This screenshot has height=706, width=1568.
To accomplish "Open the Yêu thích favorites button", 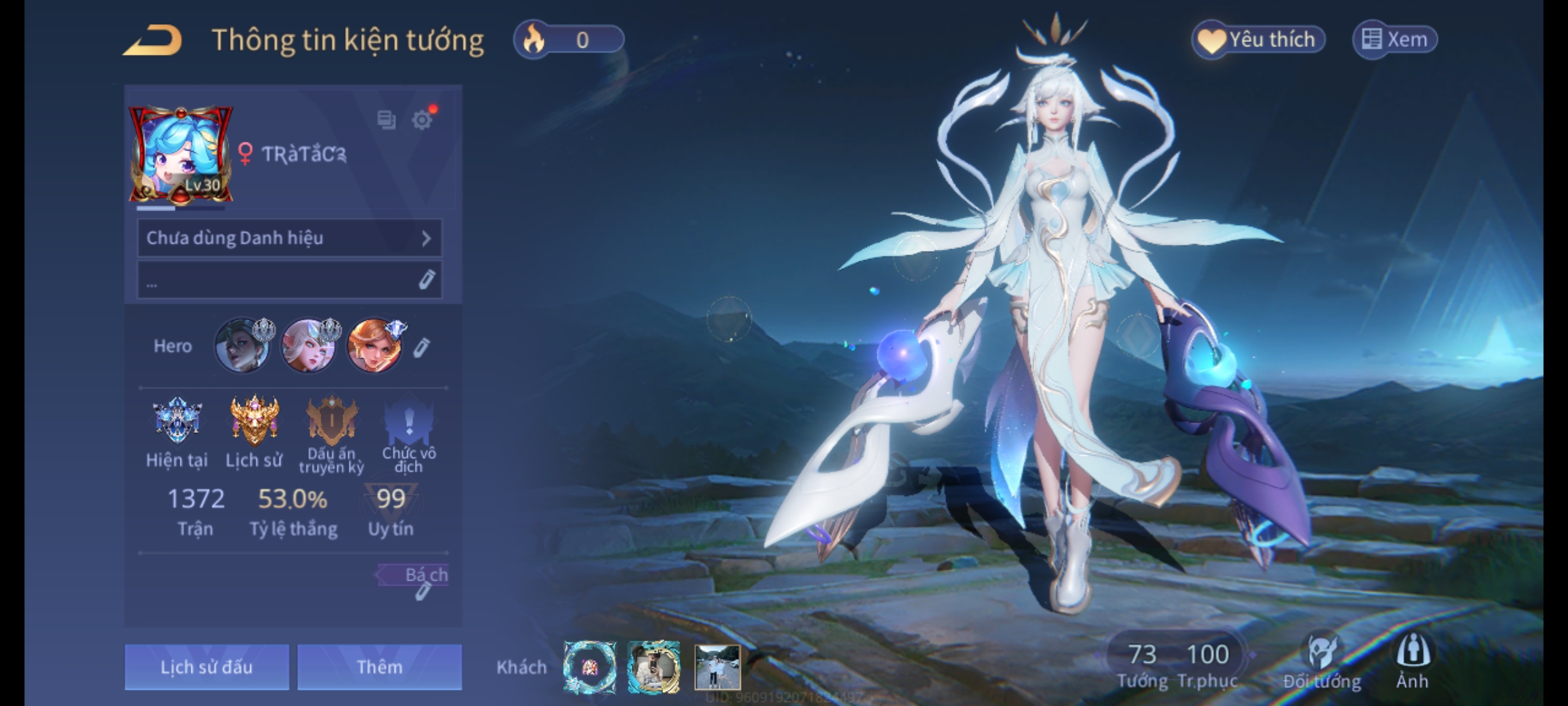I will [1258, 40].
